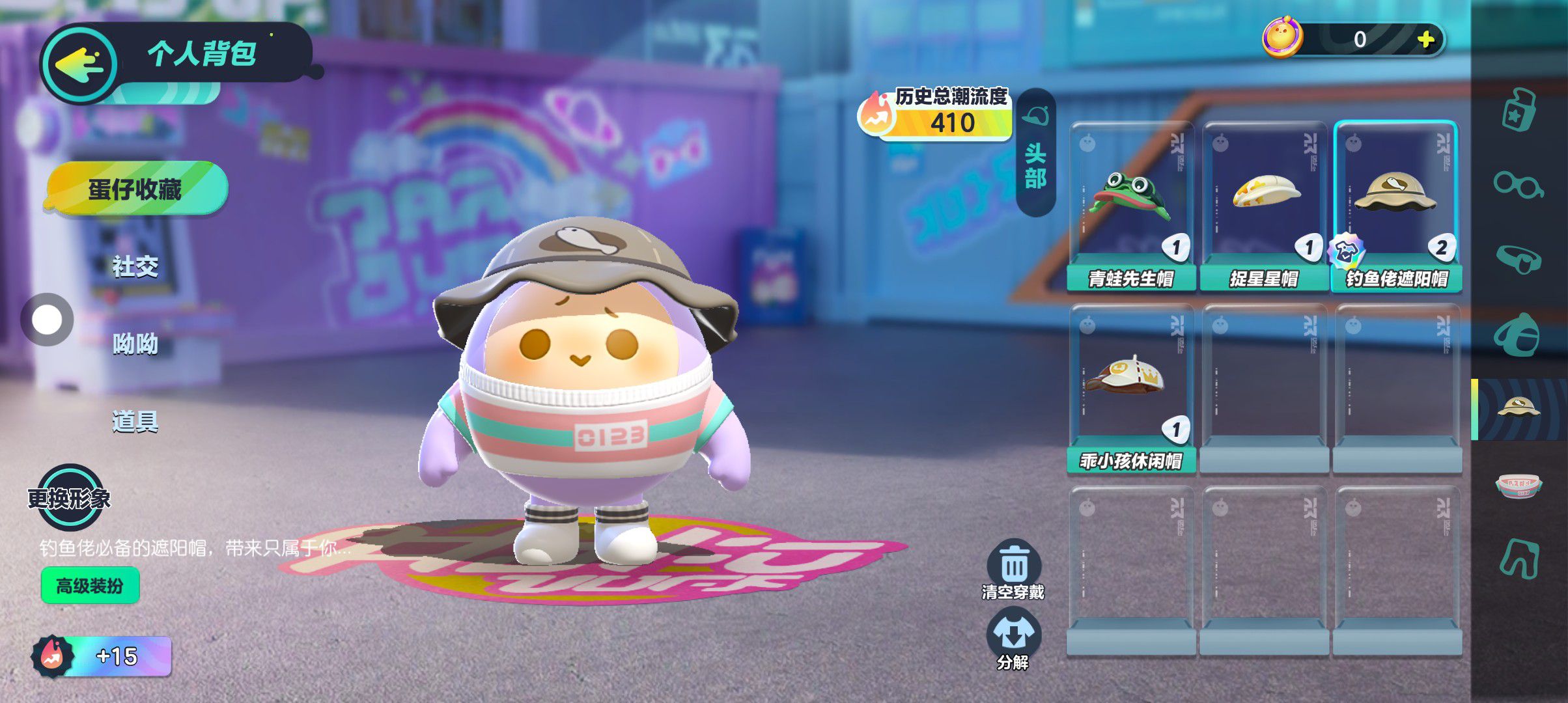
Task: Switch to the glasses accessory tab
Action: (1518, 186)
